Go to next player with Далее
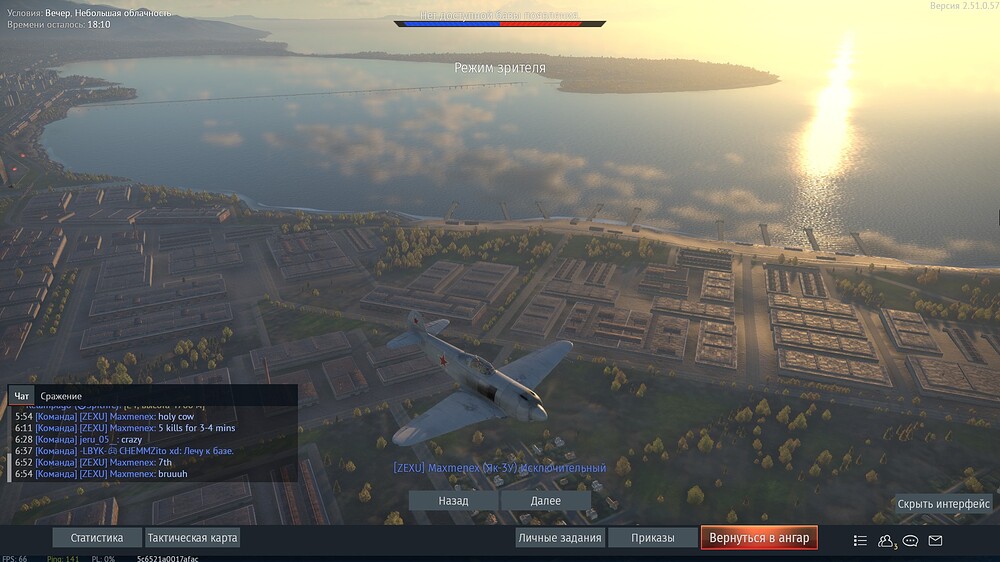 click(545, 500)
